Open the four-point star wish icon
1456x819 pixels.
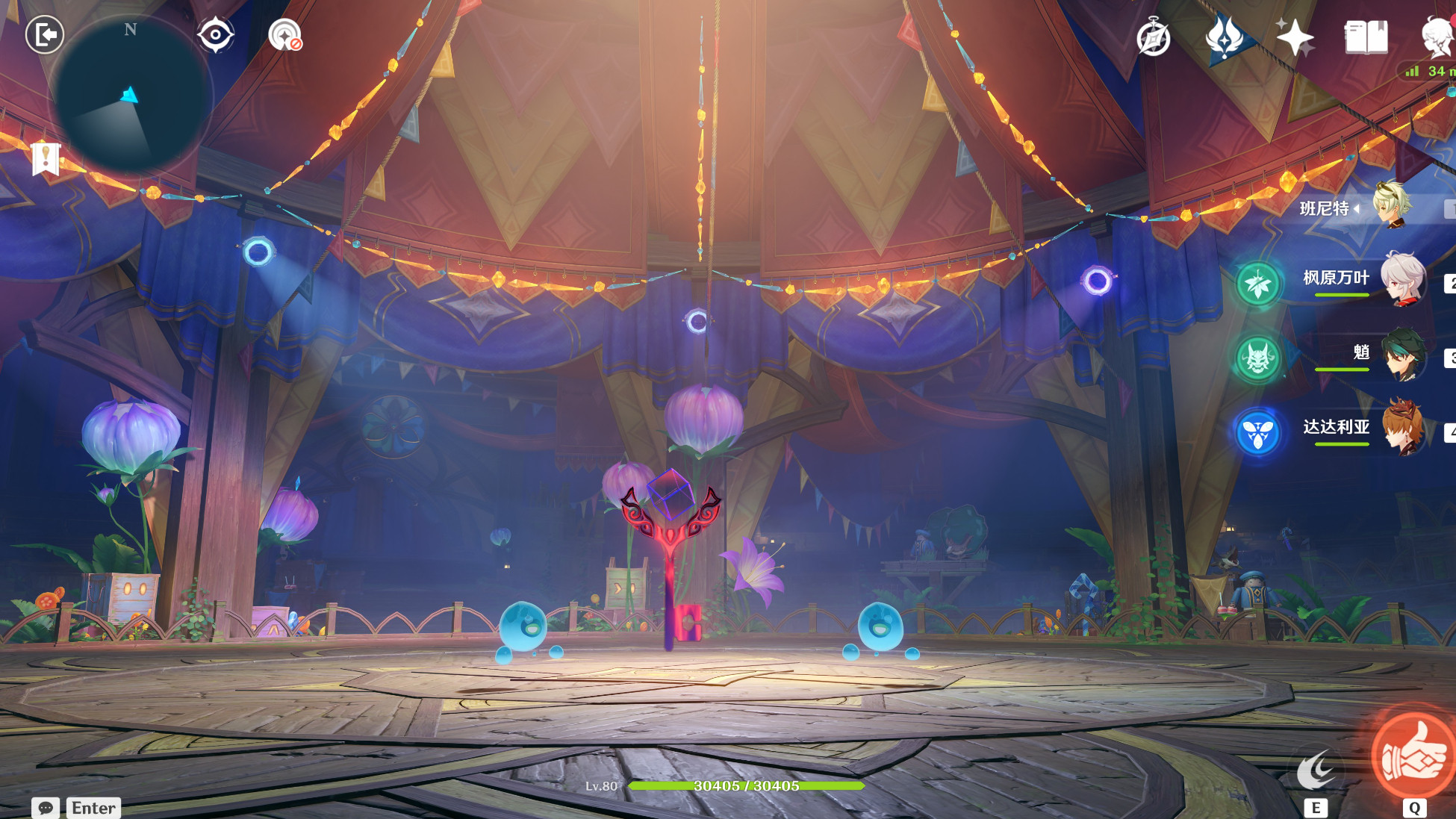click(1295, 37)
